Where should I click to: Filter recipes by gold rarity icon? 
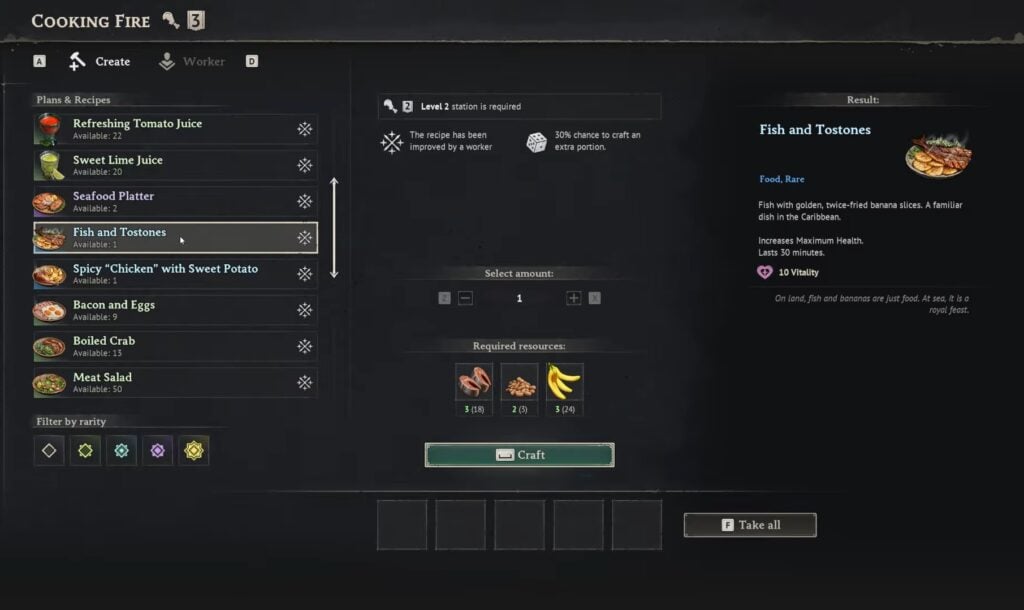194,451
